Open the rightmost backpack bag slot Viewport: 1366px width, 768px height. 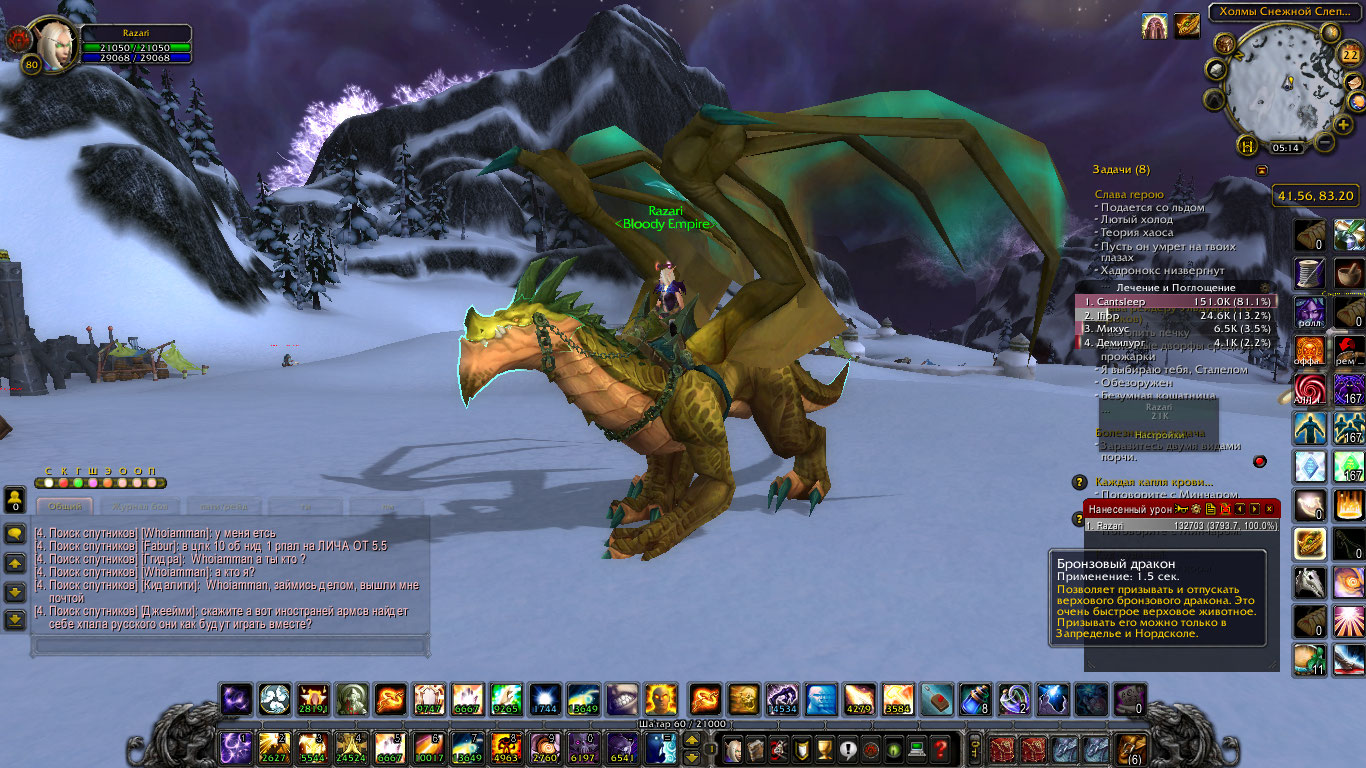(1132, 748)
